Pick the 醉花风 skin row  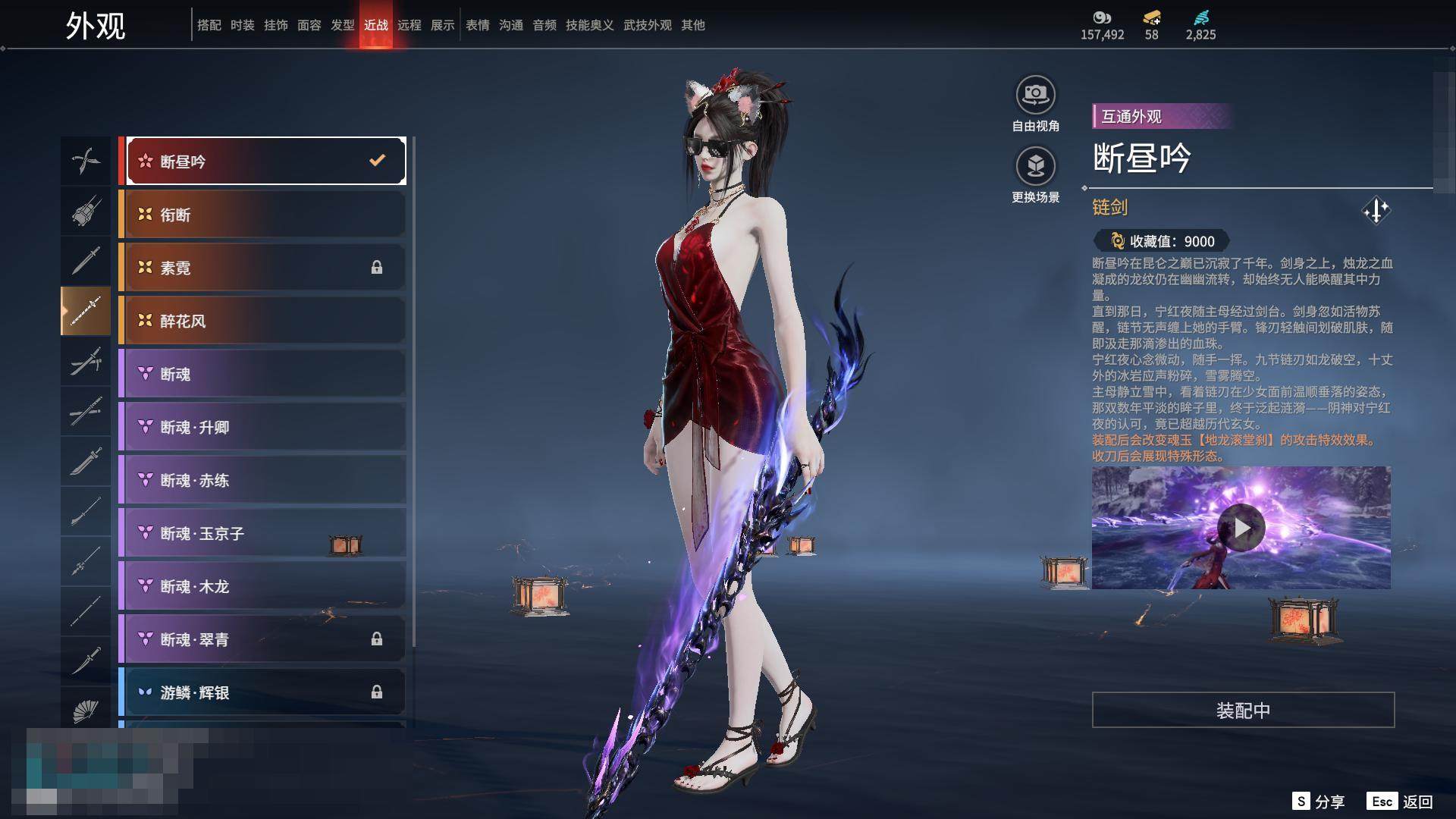pos(262,321)
